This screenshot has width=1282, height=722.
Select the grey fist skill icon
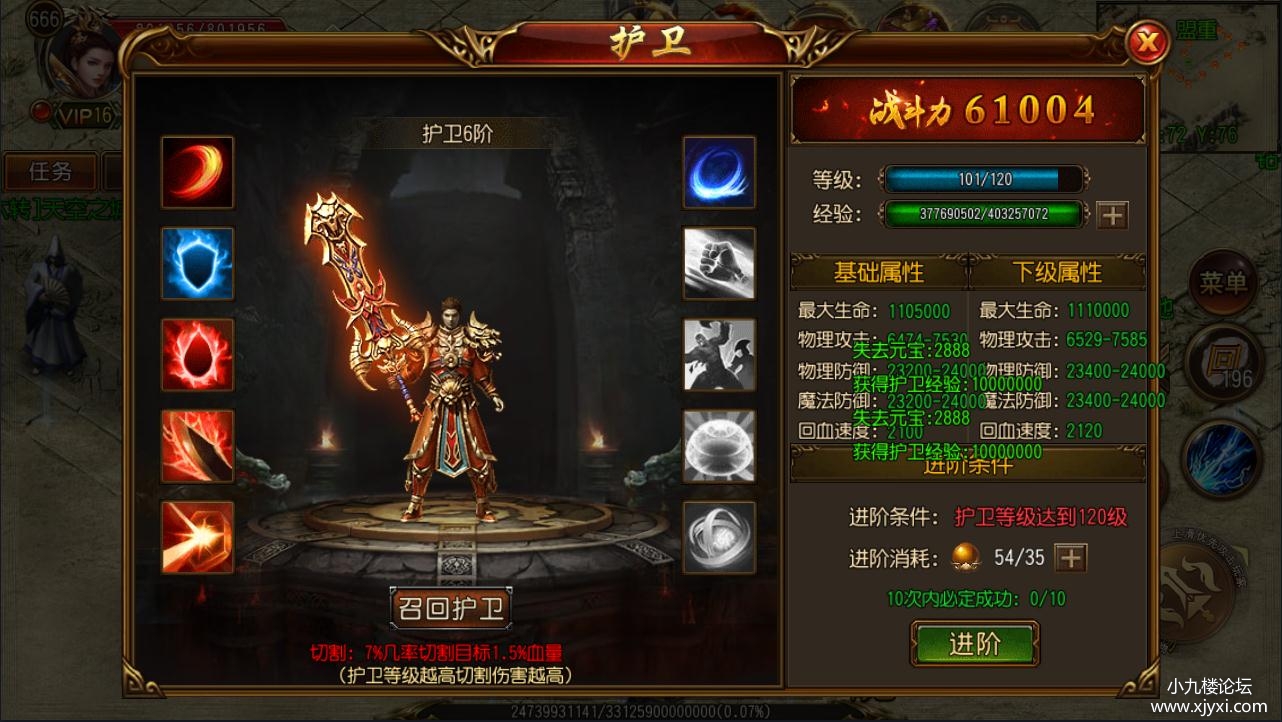pos(719,264)
